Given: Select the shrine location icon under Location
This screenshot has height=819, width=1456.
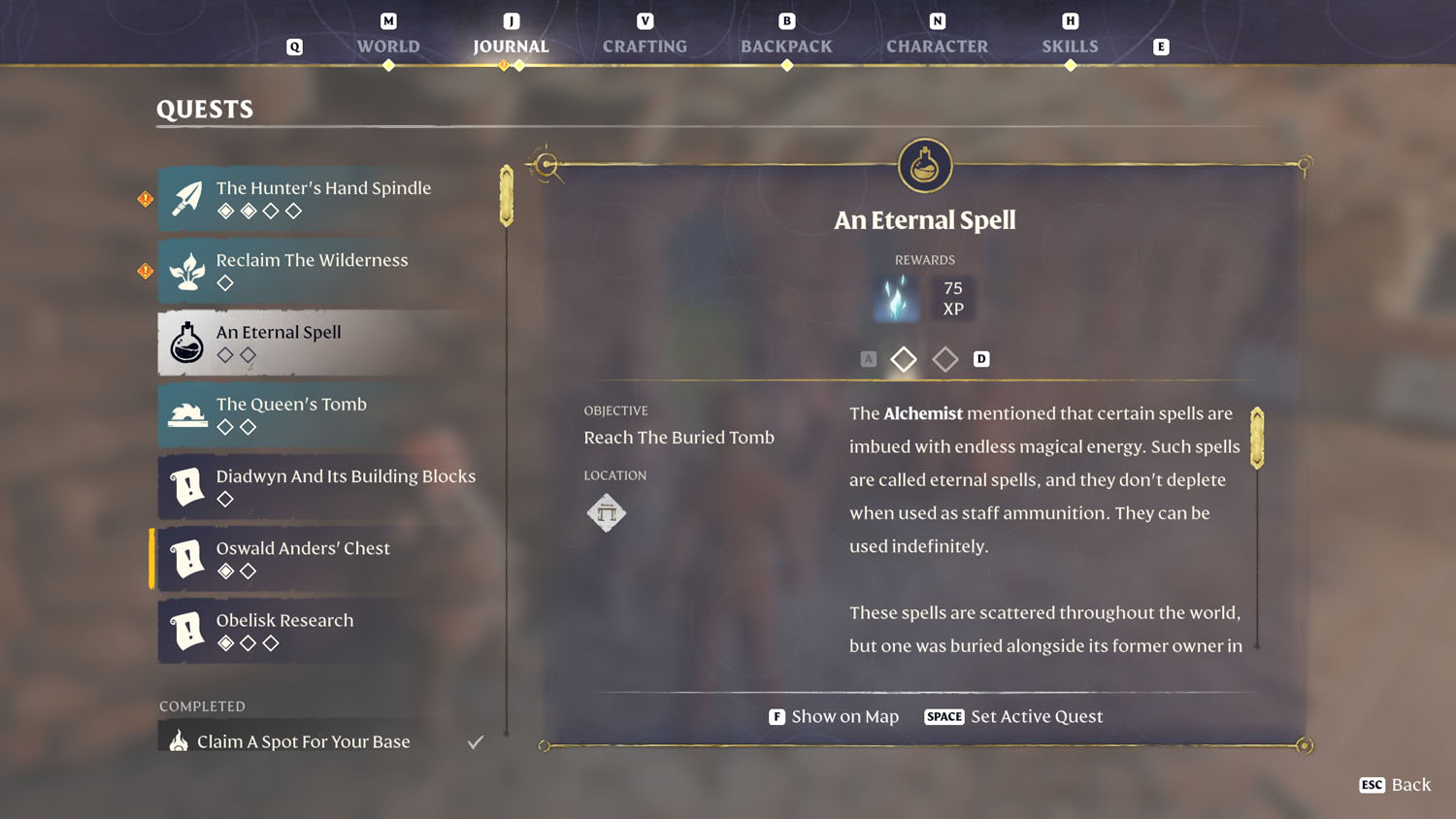Looking at the screenshot, I should pos(607,512).
